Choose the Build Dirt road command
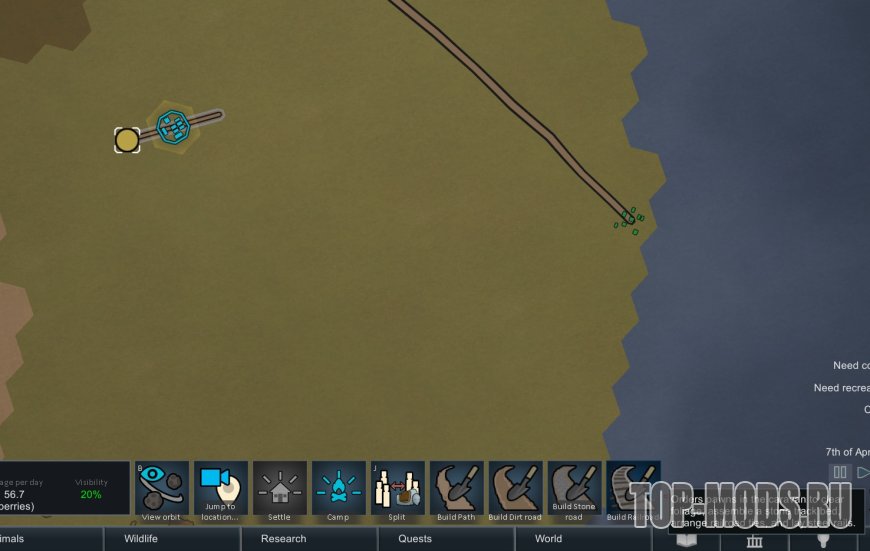Screen dimensions: 870x551 pos(515,487)
